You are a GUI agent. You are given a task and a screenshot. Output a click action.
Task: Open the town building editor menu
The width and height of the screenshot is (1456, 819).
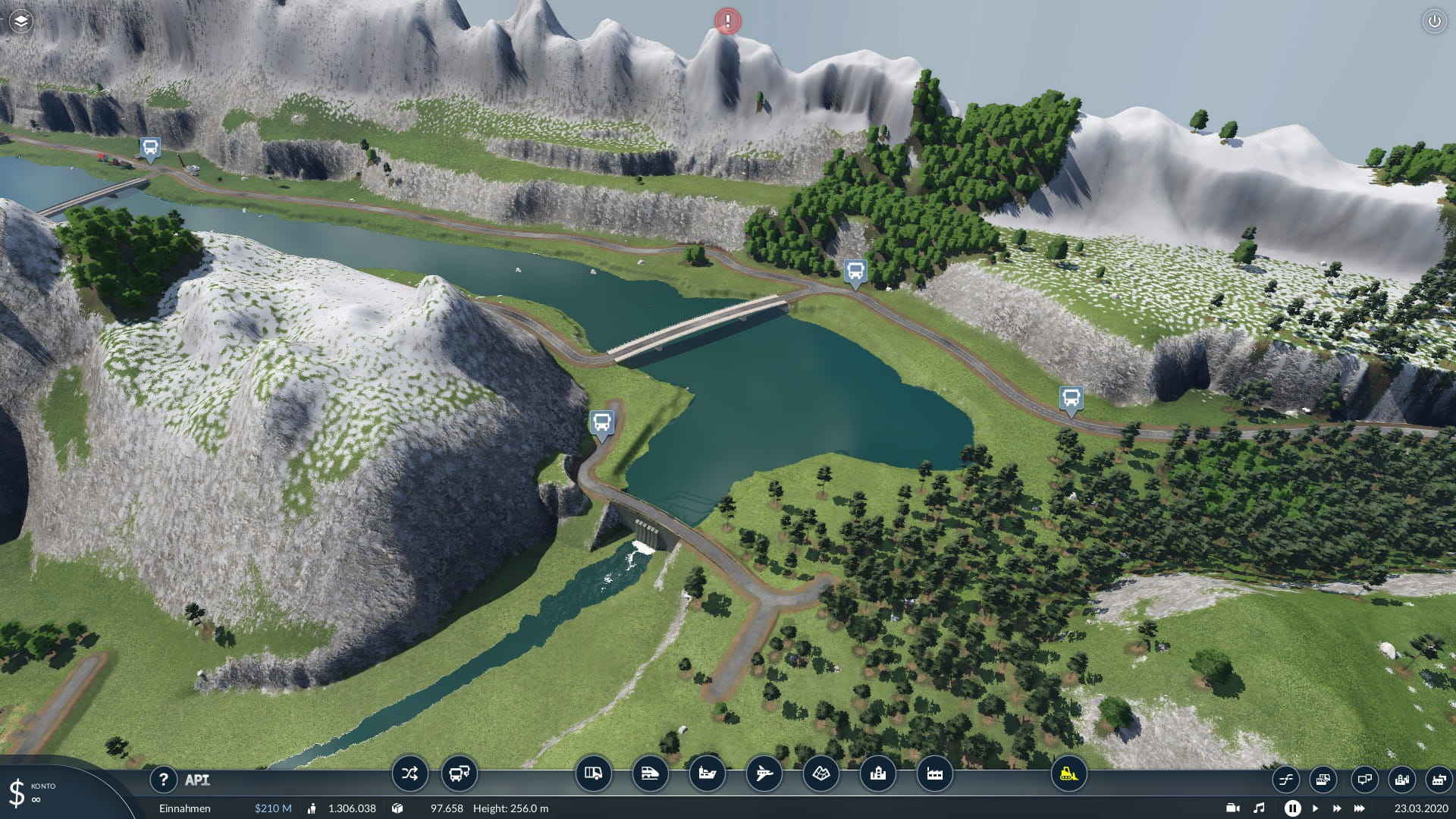tap(877, 774)
